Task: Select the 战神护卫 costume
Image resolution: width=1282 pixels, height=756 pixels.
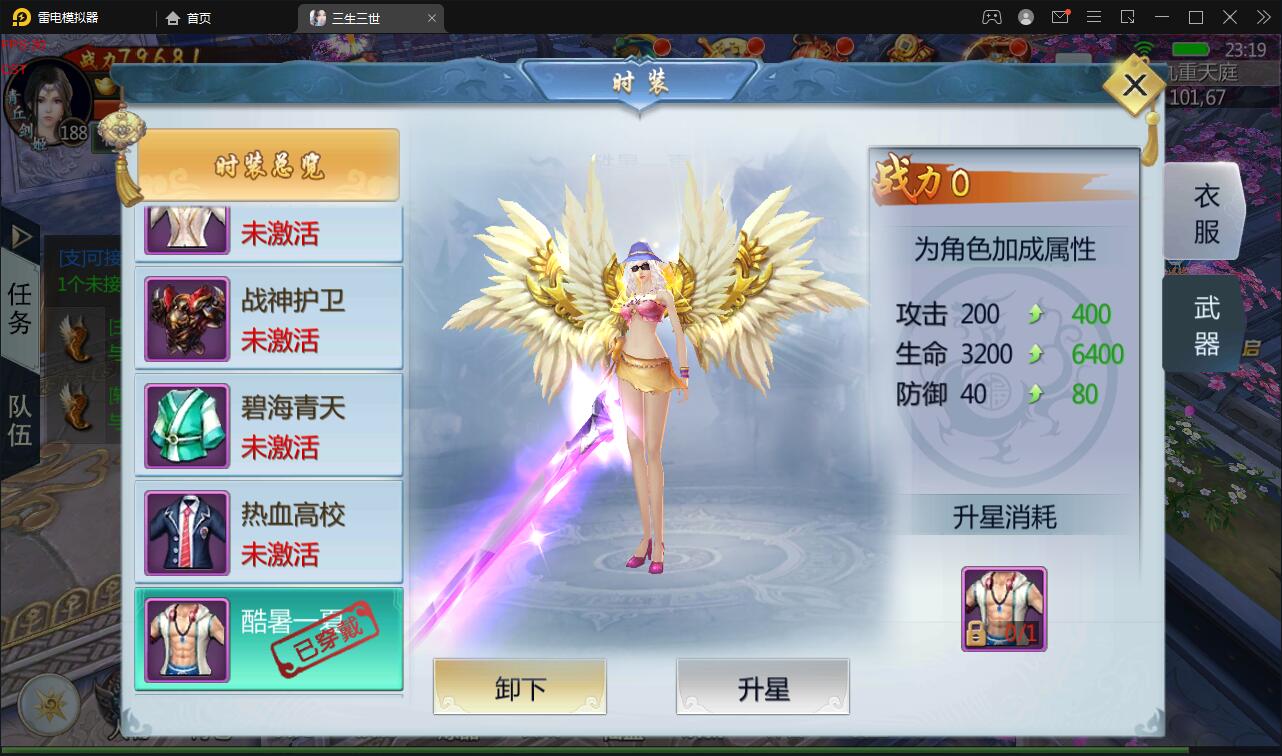Action: (x=268, y=319)
